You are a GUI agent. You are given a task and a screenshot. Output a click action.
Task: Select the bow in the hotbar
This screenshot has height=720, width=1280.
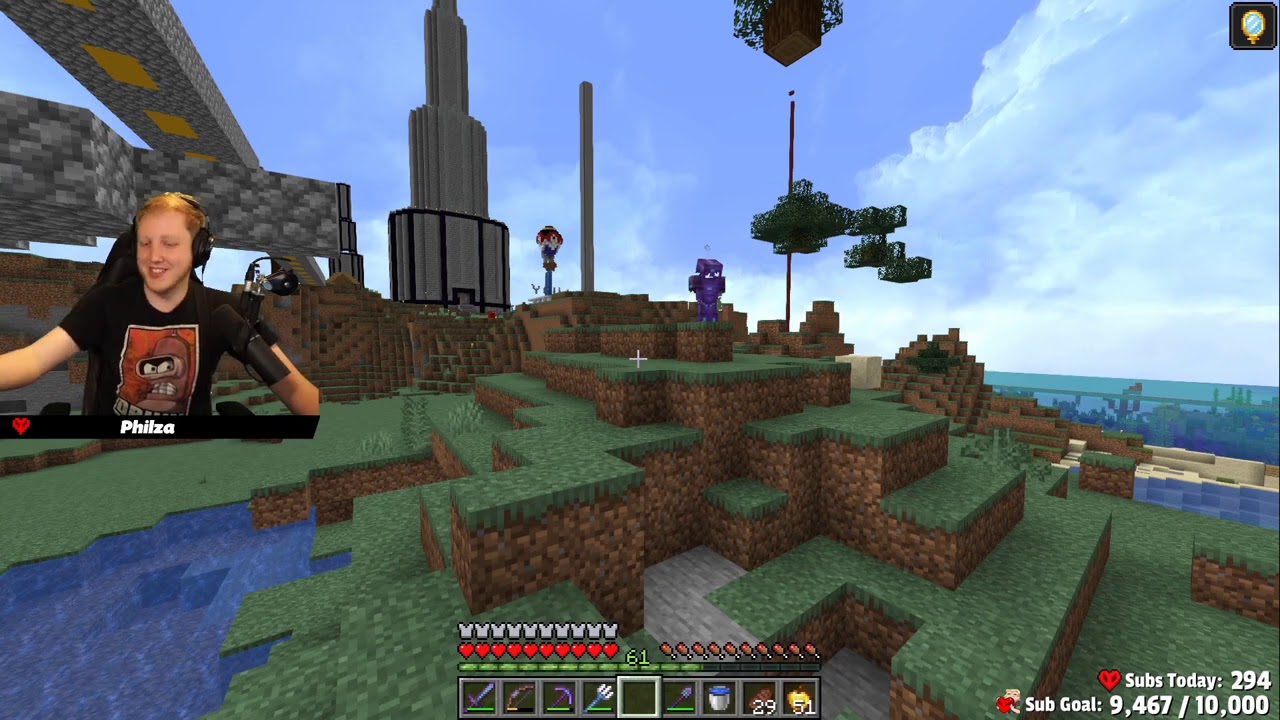(519, 697)
